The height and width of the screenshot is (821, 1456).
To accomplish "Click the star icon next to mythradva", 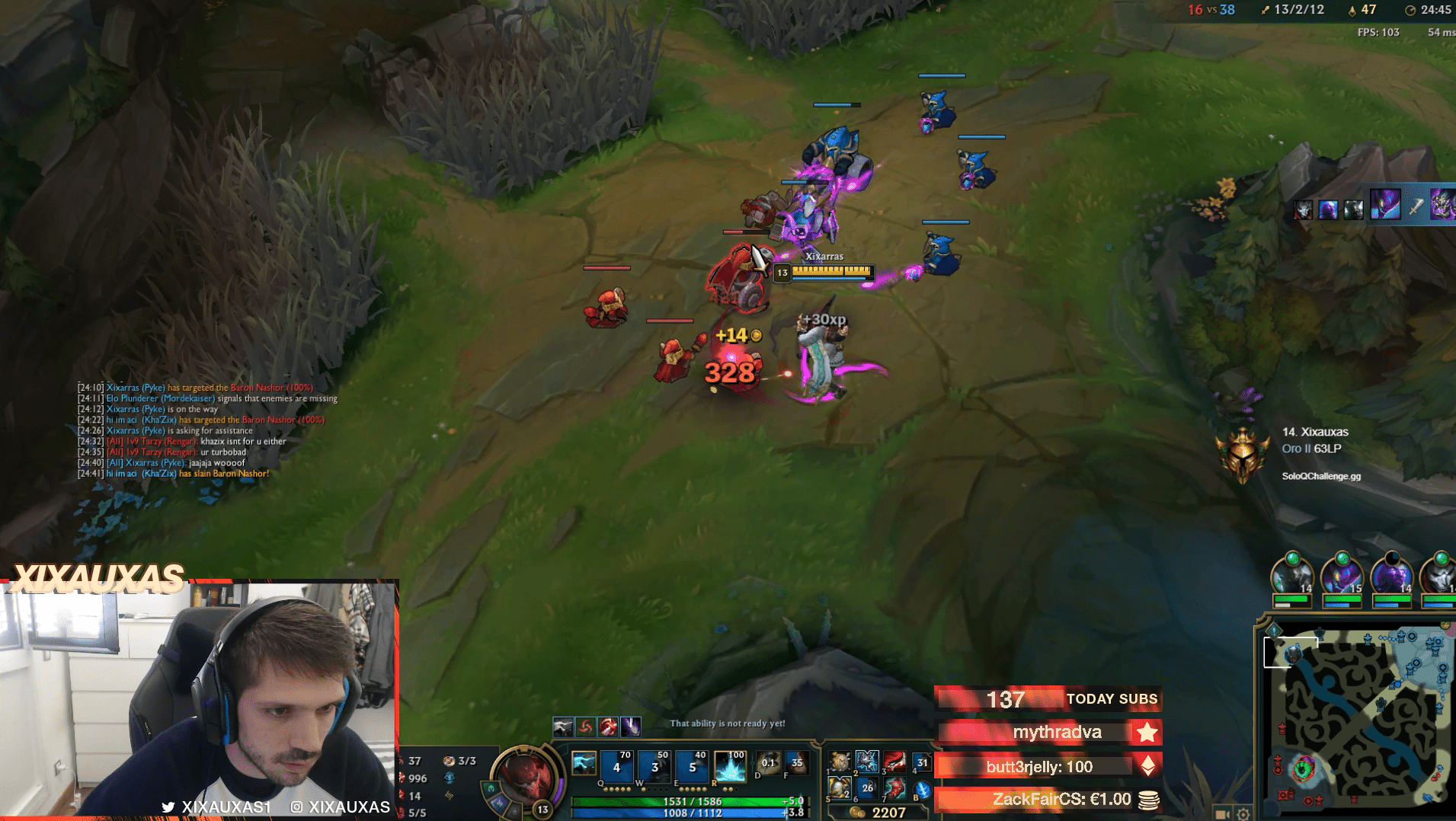I will click(x=1147, y=732).
